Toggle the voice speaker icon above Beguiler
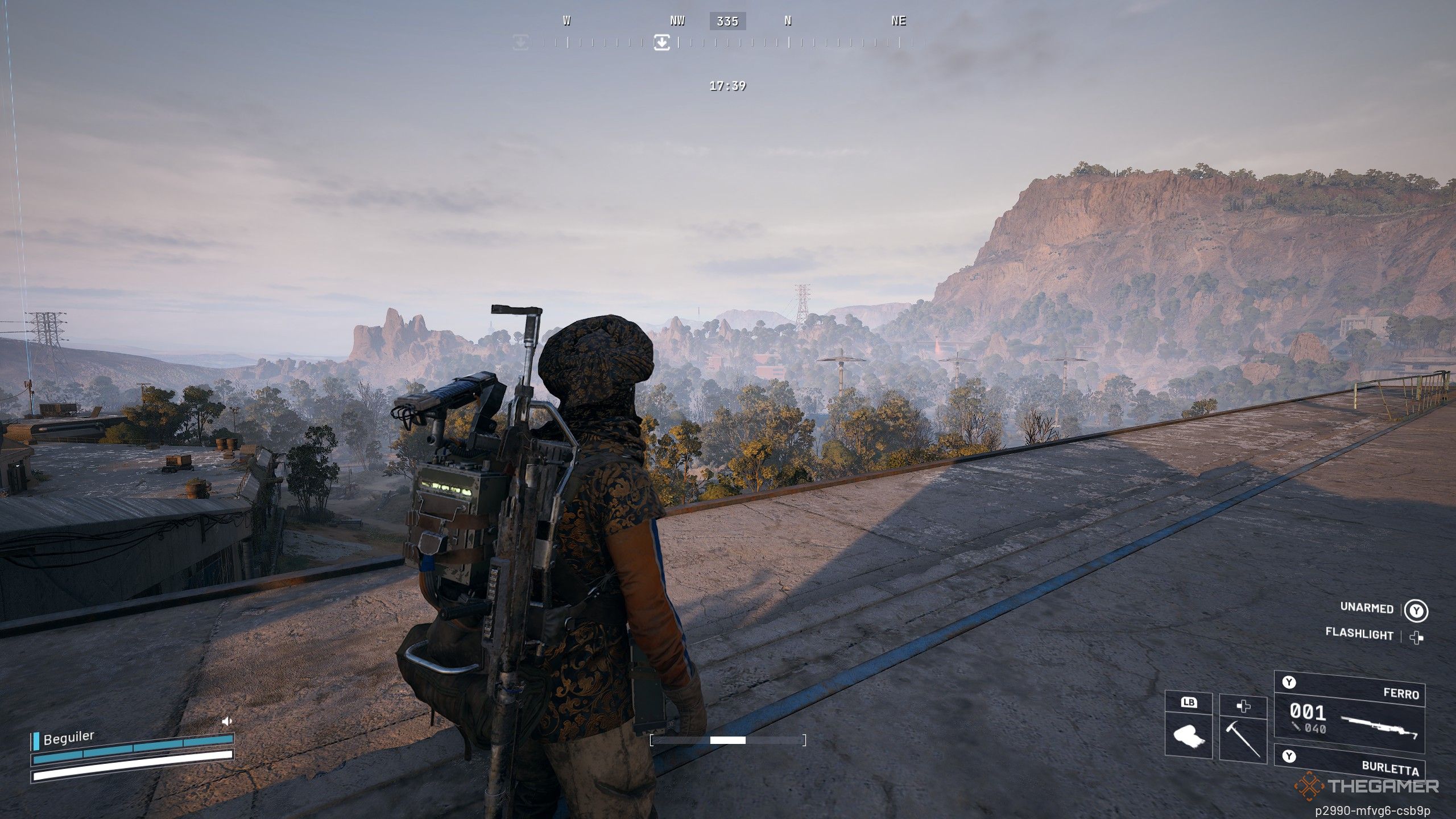The image size is (1456, 819). pyautogui.click(x=227, y=721)
